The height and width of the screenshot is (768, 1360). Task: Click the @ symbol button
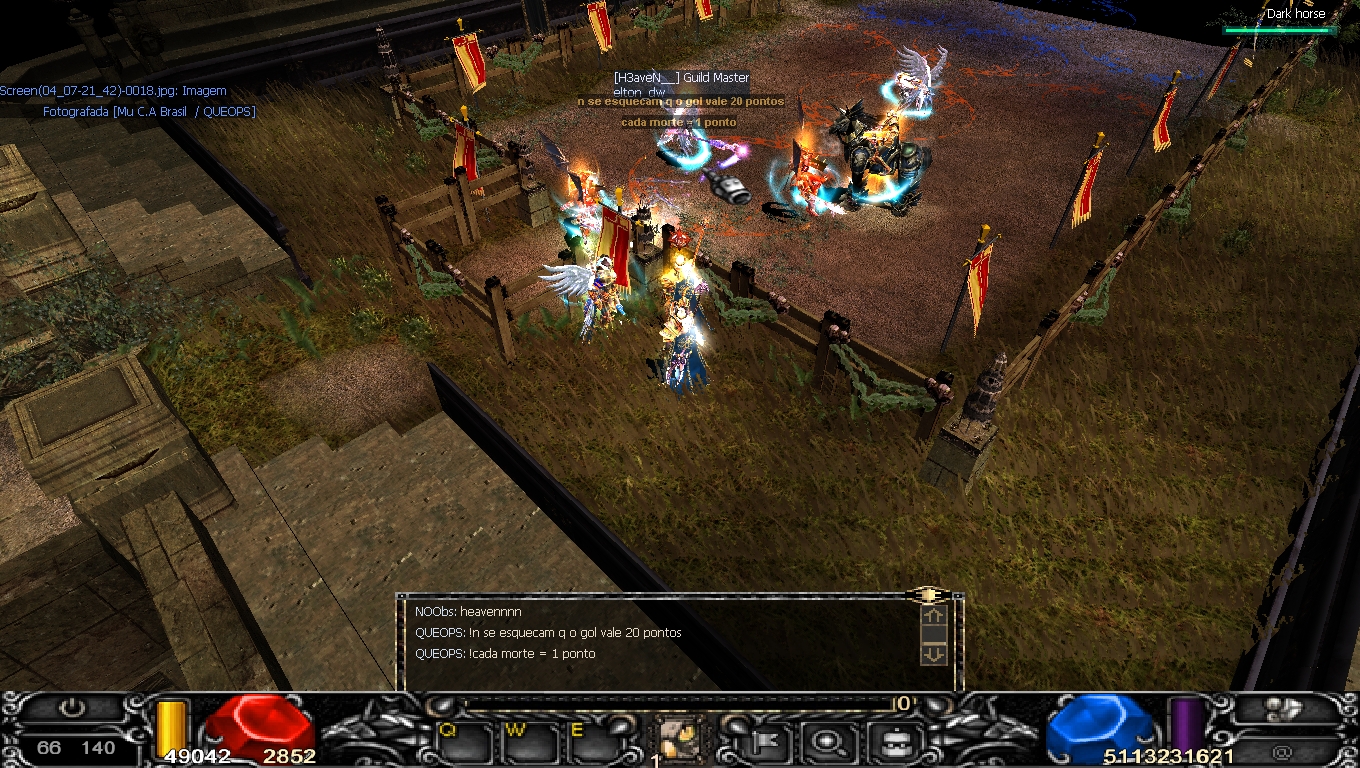click(x=1282, y=751)
